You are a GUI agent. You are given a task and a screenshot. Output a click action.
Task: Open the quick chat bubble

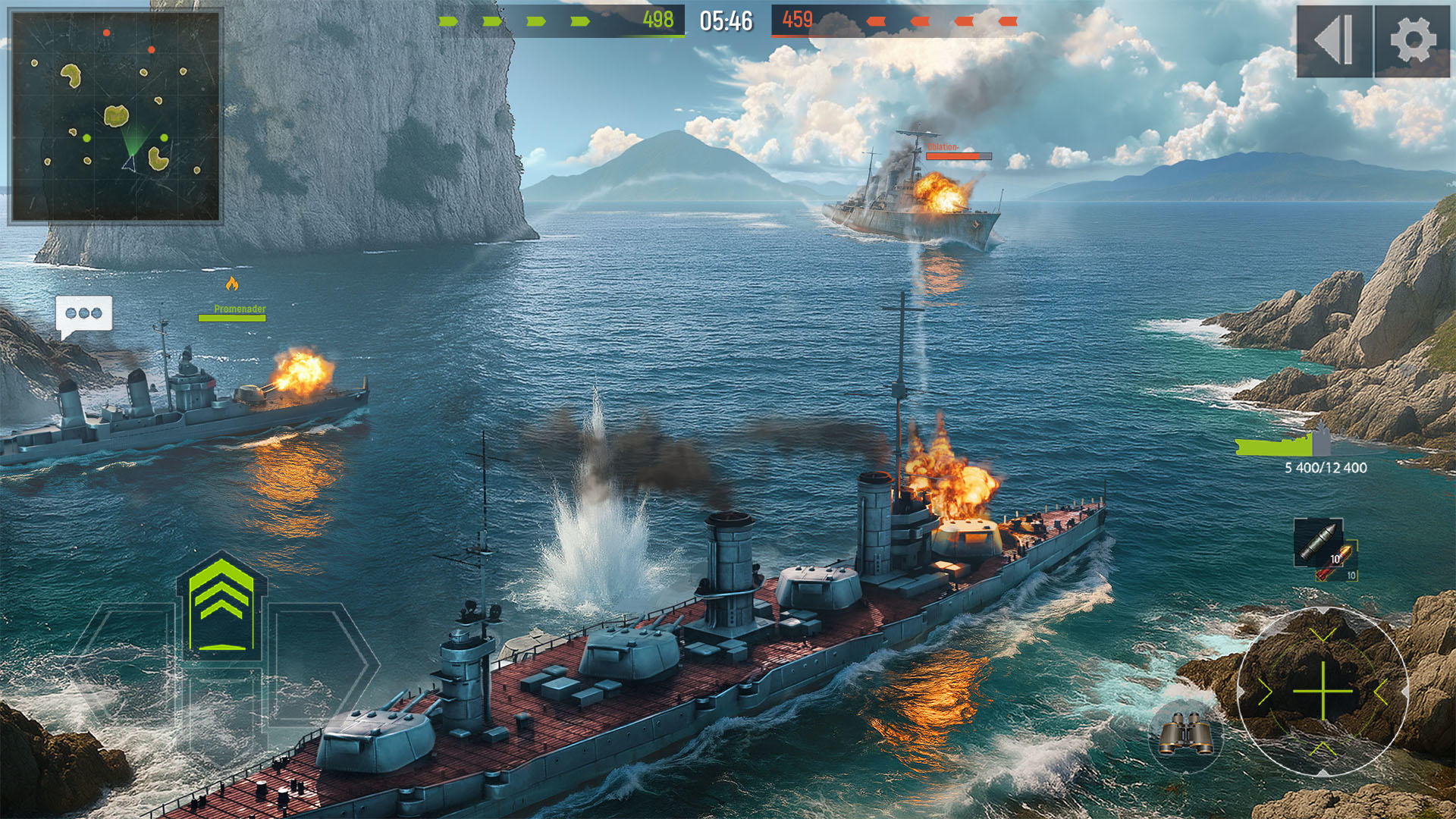pos(83,312)
